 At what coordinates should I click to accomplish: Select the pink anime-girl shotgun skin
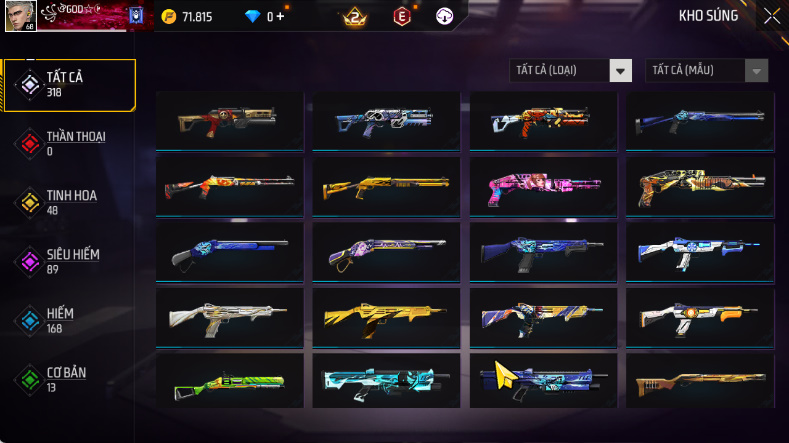coord(542,185)
